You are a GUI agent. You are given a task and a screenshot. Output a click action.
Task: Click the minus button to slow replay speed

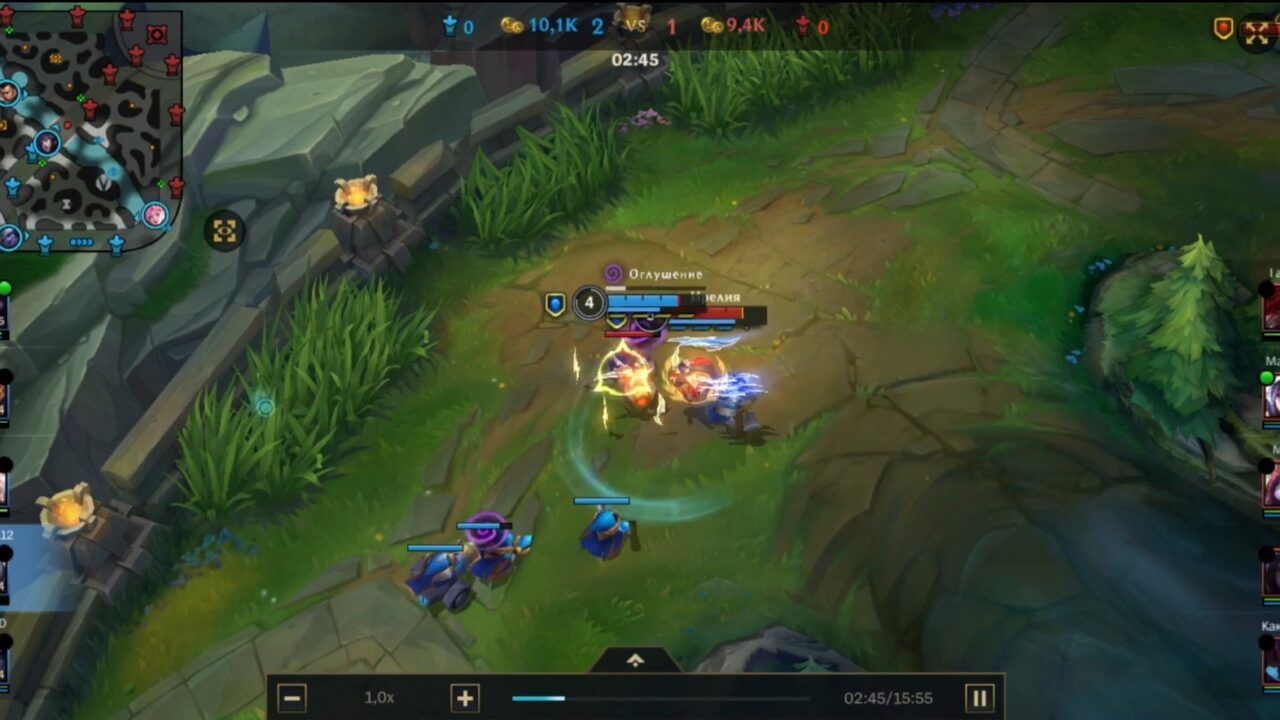coord(294,699)
